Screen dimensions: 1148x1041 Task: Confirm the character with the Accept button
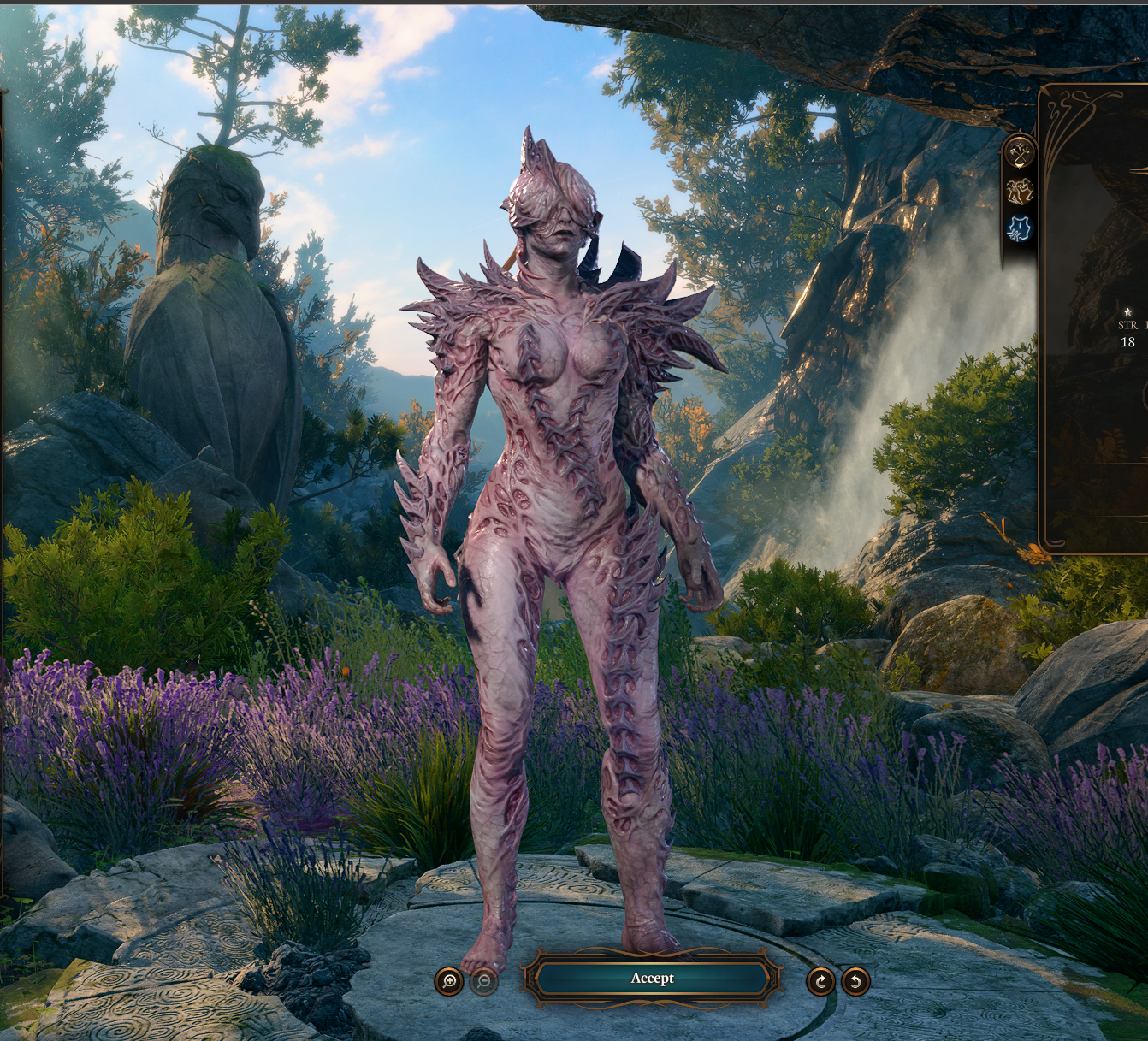click(x=652, y=979)
